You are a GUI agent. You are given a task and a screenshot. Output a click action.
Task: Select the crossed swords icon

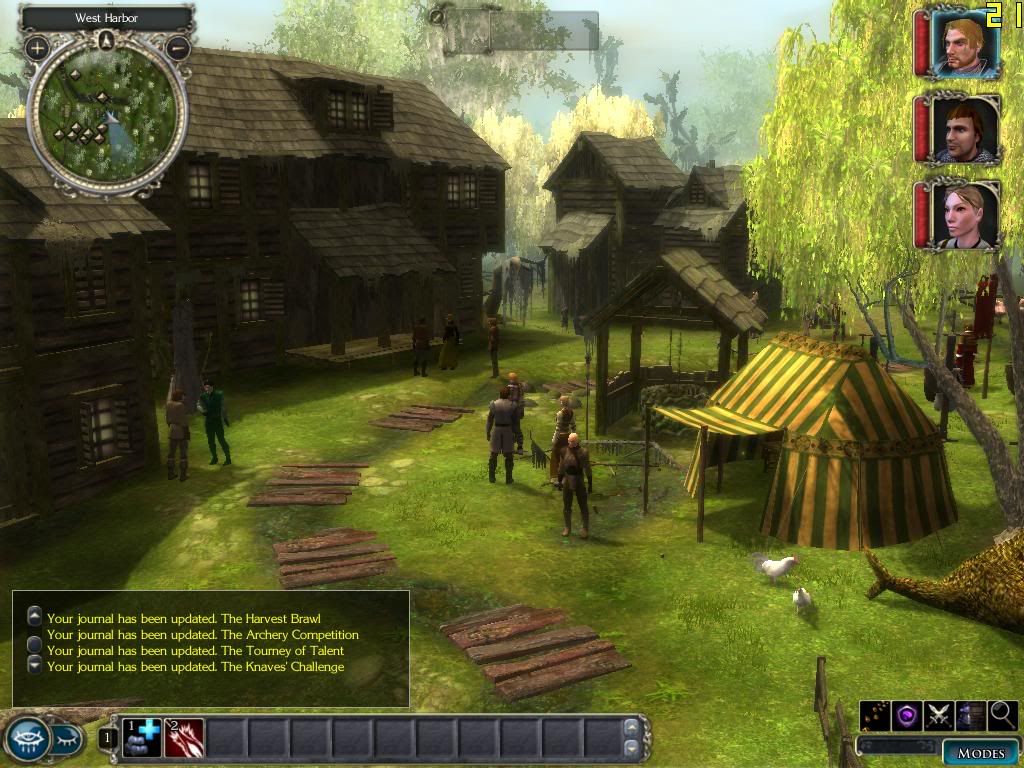(938, 715)
